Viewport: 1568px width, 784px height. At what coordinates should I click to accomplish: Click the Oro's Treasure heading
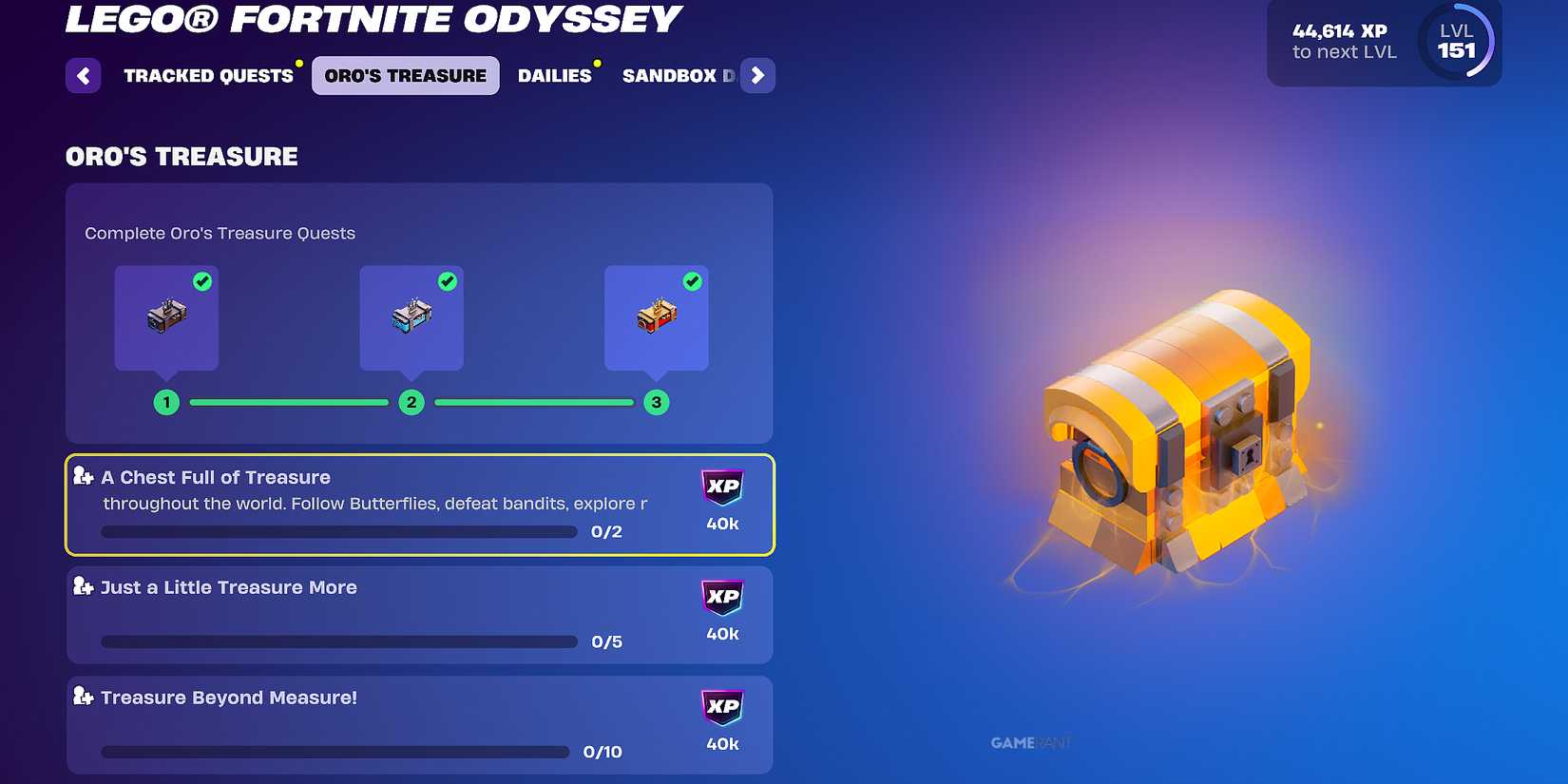(181, 156)
